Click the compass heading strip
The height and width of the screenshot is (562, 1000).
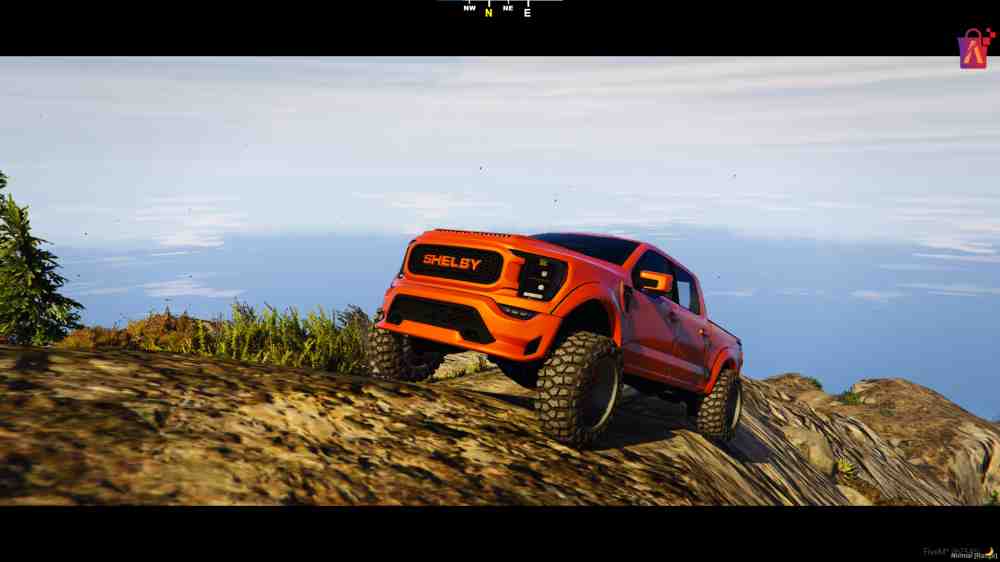(499, 9)
